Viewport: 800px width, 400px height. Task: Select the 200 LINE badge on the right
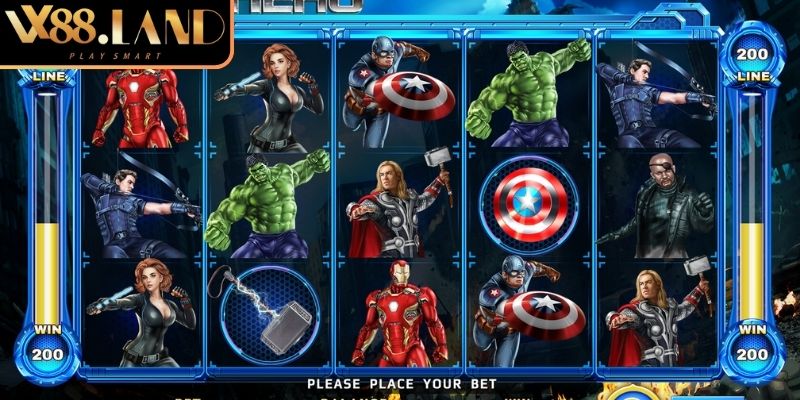click(753, 60)
